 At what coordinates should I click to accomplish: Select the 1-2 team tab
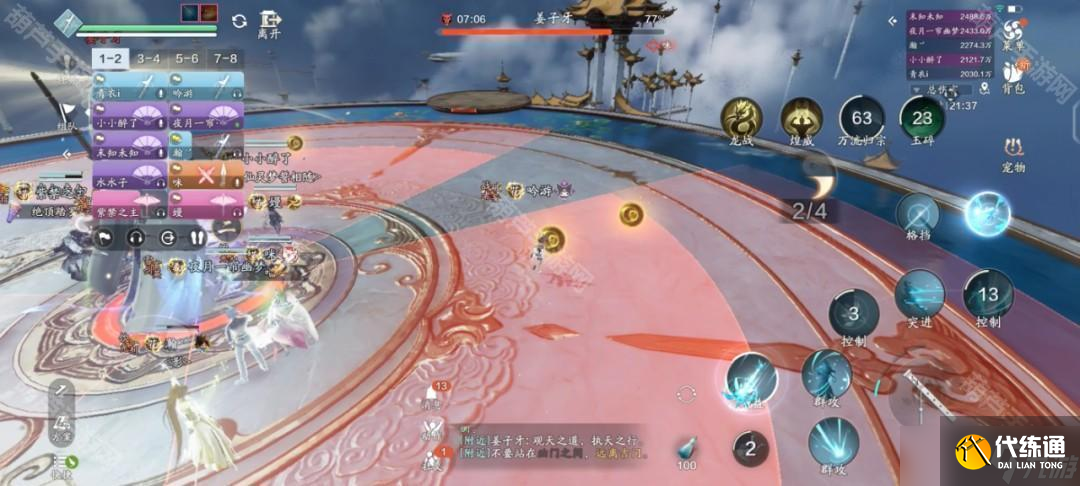click(111, 59)
